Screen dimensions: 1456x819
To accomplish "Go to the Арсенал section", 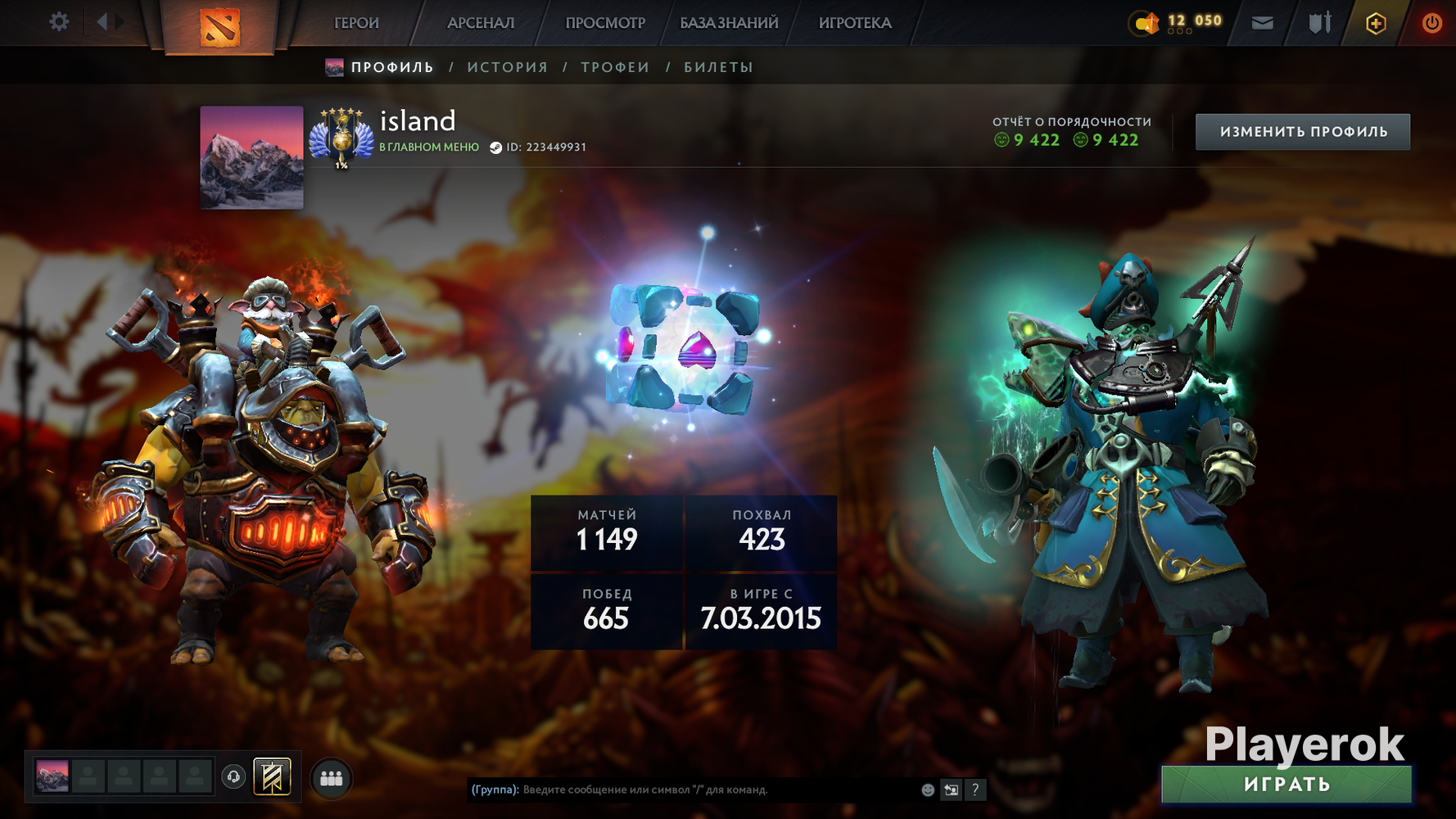I will tap(481, 23).
